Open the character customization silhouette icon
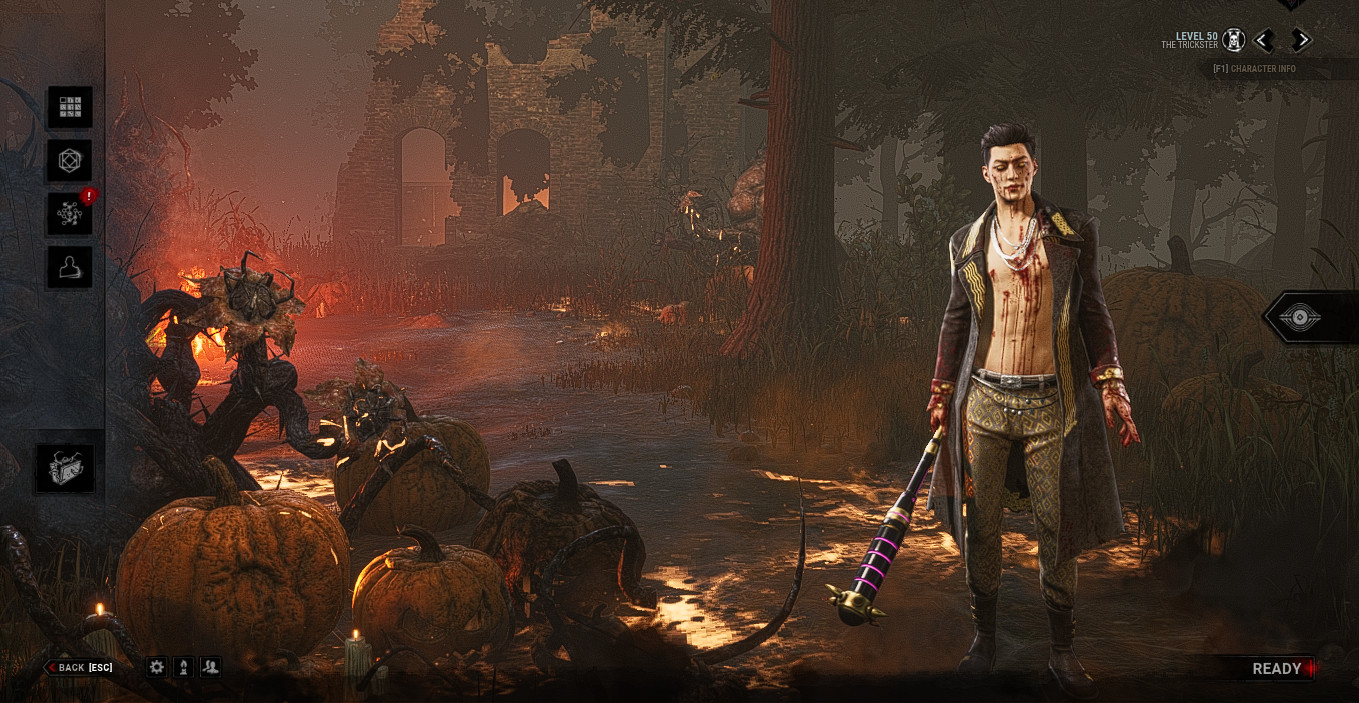Screen dimensions: 1359x703 [x=70, y=267]
